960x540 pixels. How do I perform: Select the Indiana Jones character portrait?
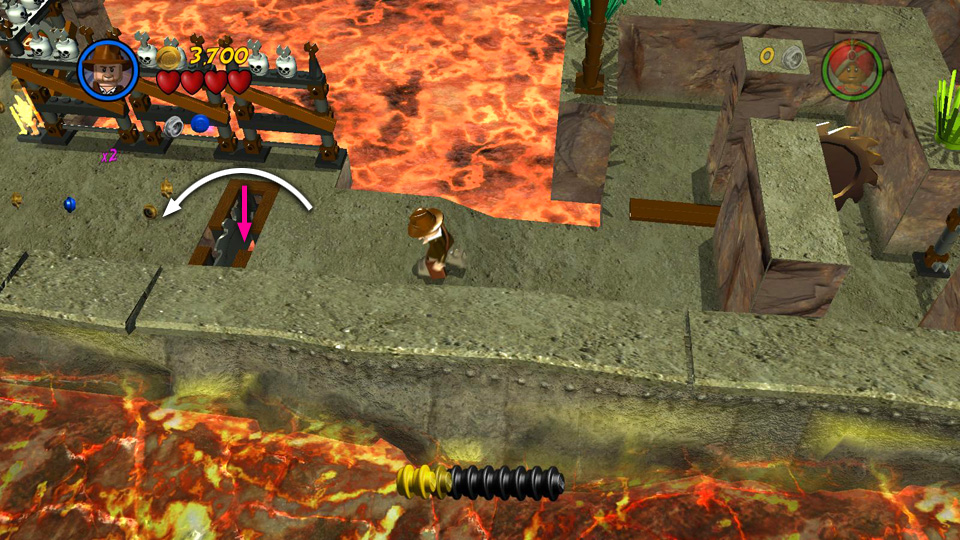pos(108,69)
